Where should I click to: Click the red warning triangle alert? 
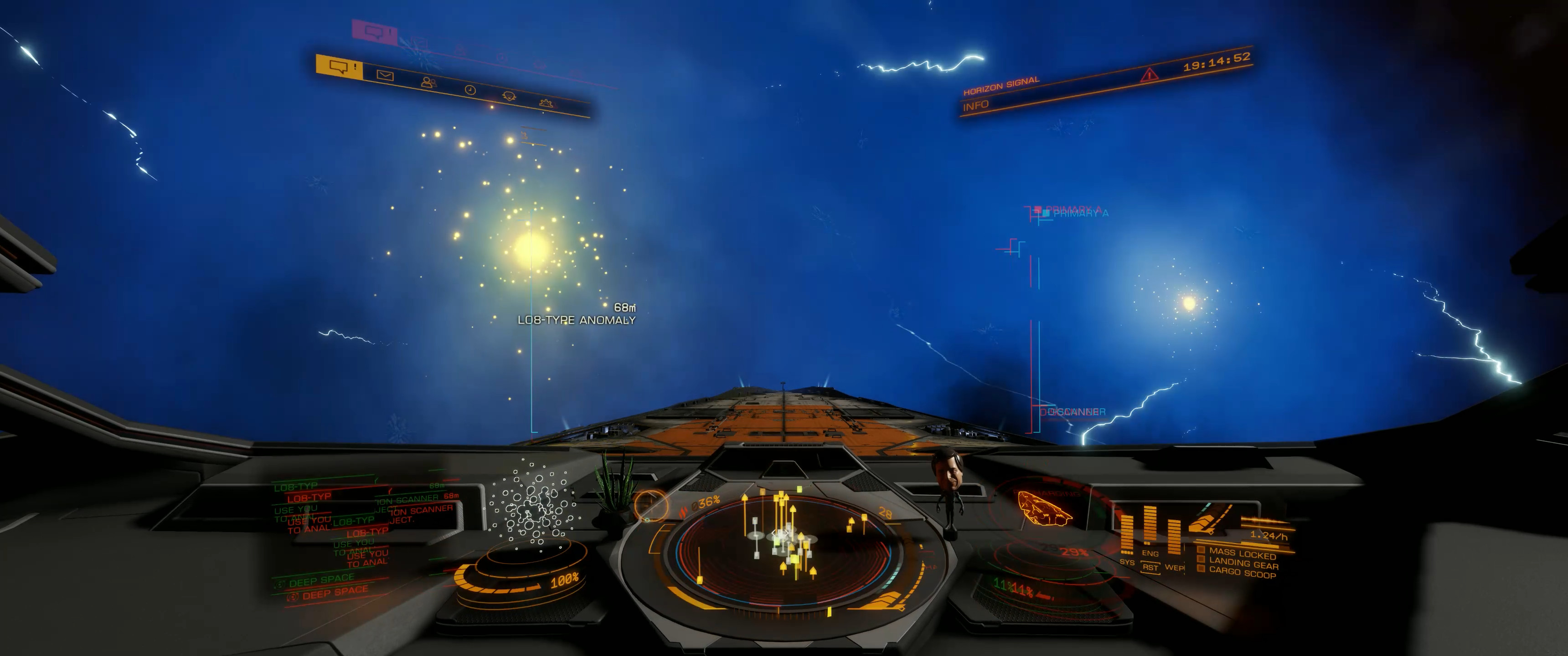click(1149, 75)
